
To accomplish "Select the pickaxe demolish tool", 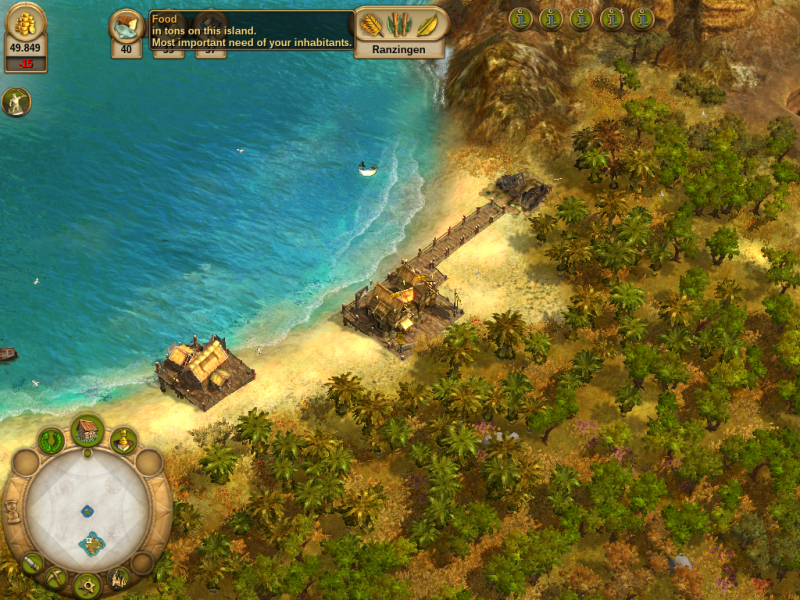I will tap(55, 577).
